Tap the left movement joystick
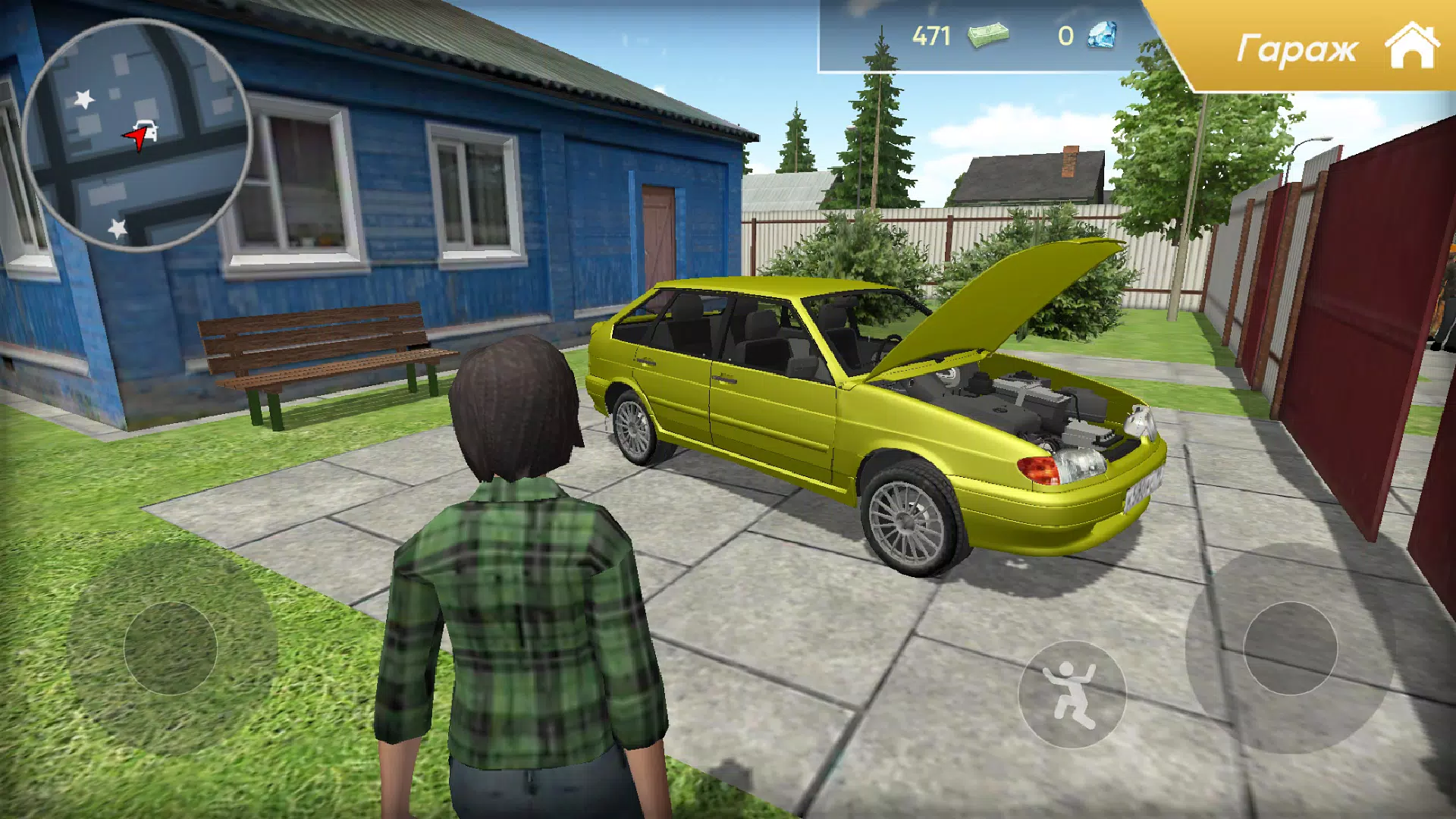 171,648
